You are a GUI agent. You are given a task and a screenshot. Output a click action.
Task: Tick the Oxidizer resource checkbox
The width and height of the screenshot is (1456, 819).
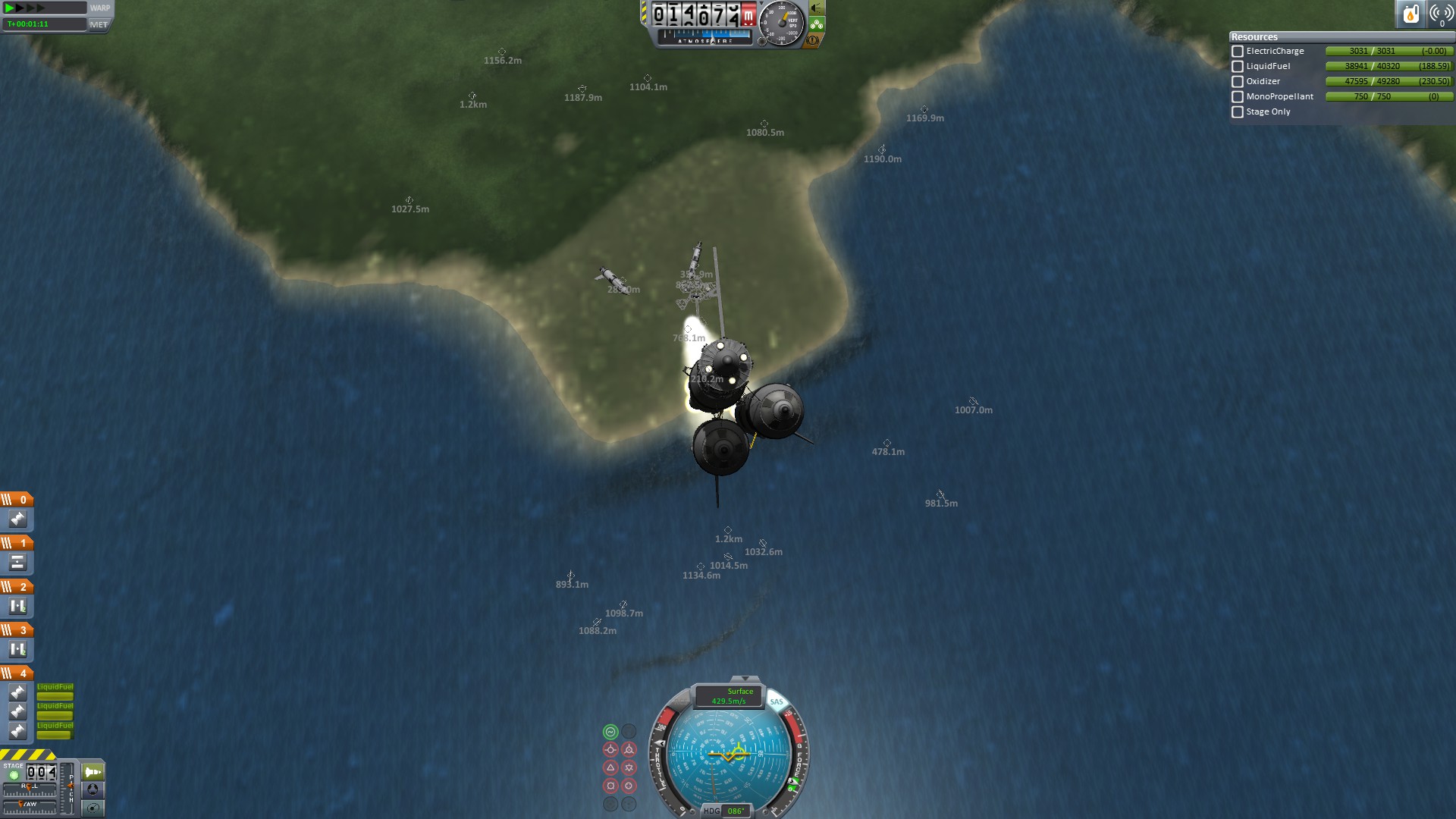1238,82
